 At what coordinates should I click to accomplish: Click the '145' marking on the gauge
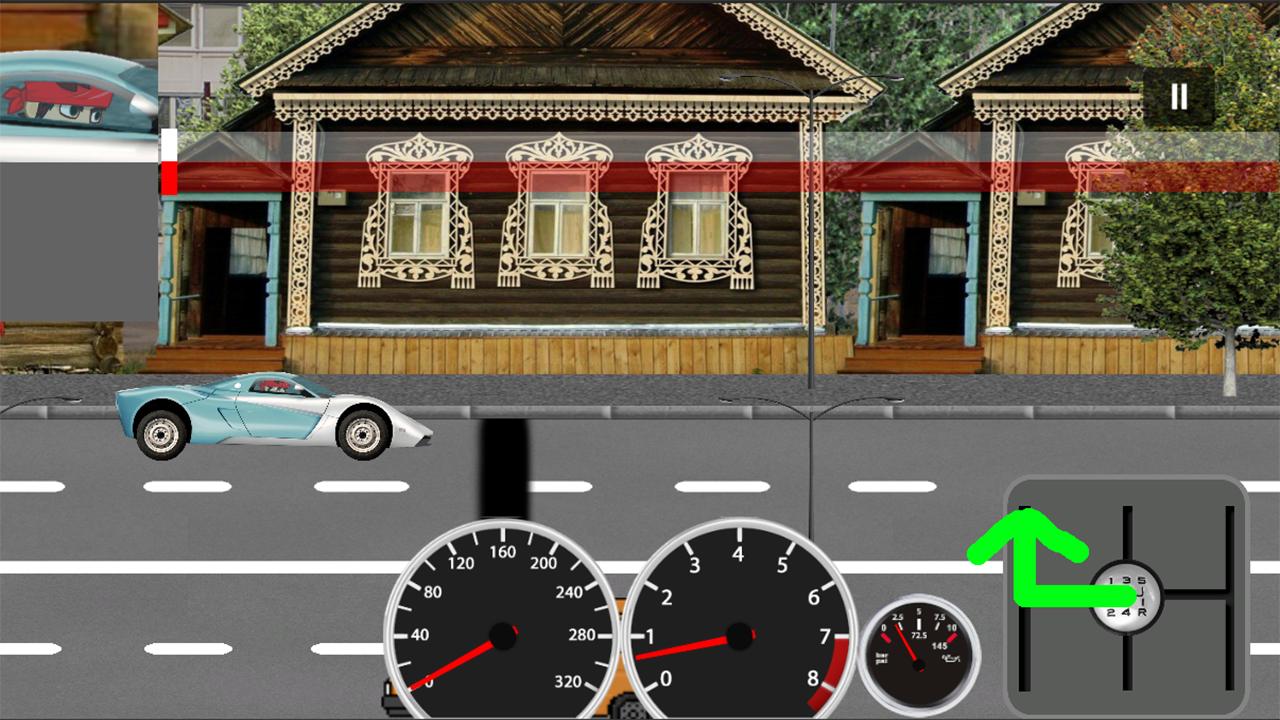pos(940,645)
